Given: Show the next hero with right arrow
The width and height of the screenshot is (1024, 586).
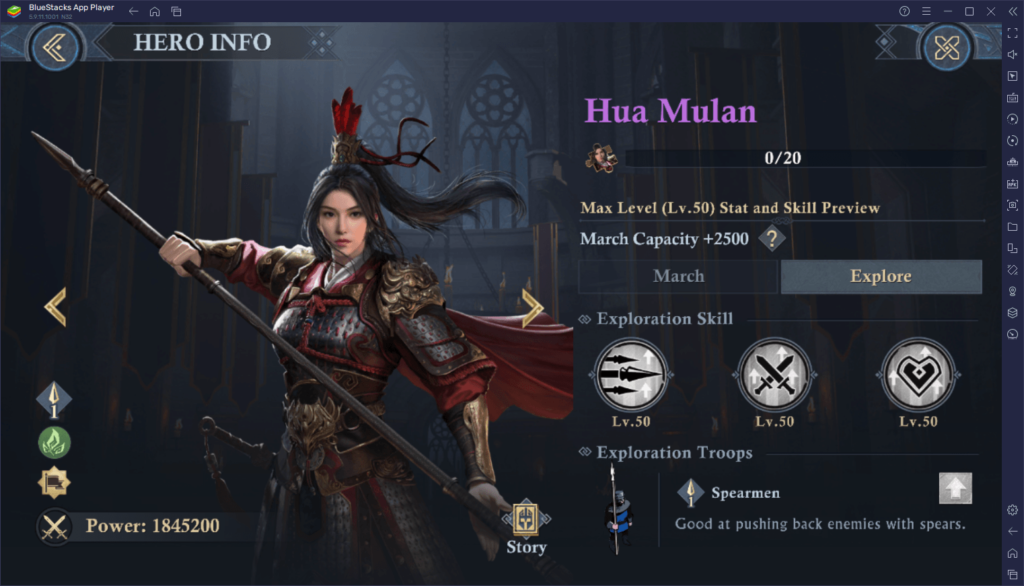Looking at the screenshot, I should tap(533, 308).
